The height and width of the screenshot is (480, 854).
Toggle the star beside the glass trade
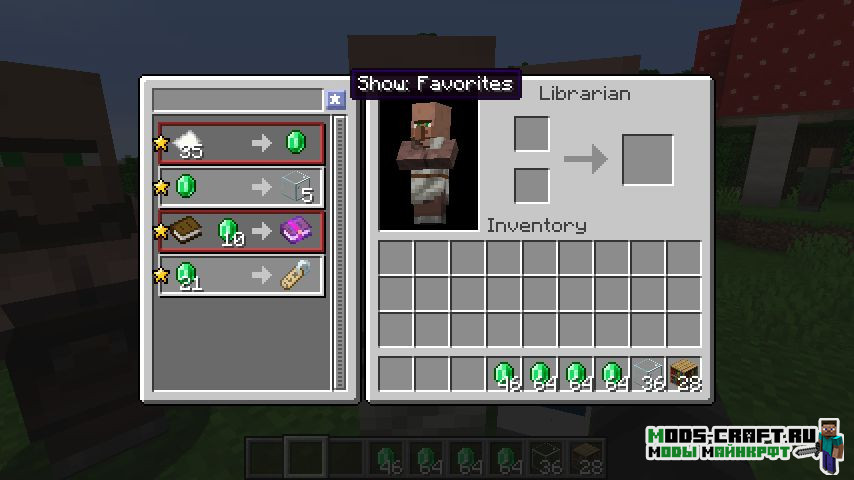[160, 187]
